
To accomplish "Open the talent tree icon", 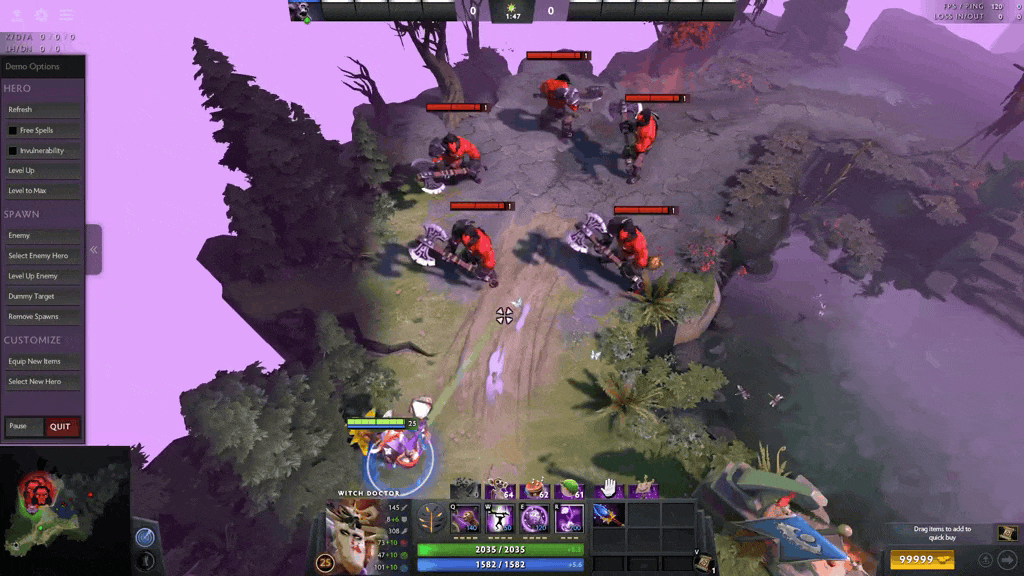I will pyautogui.click(x=433, y=520).
